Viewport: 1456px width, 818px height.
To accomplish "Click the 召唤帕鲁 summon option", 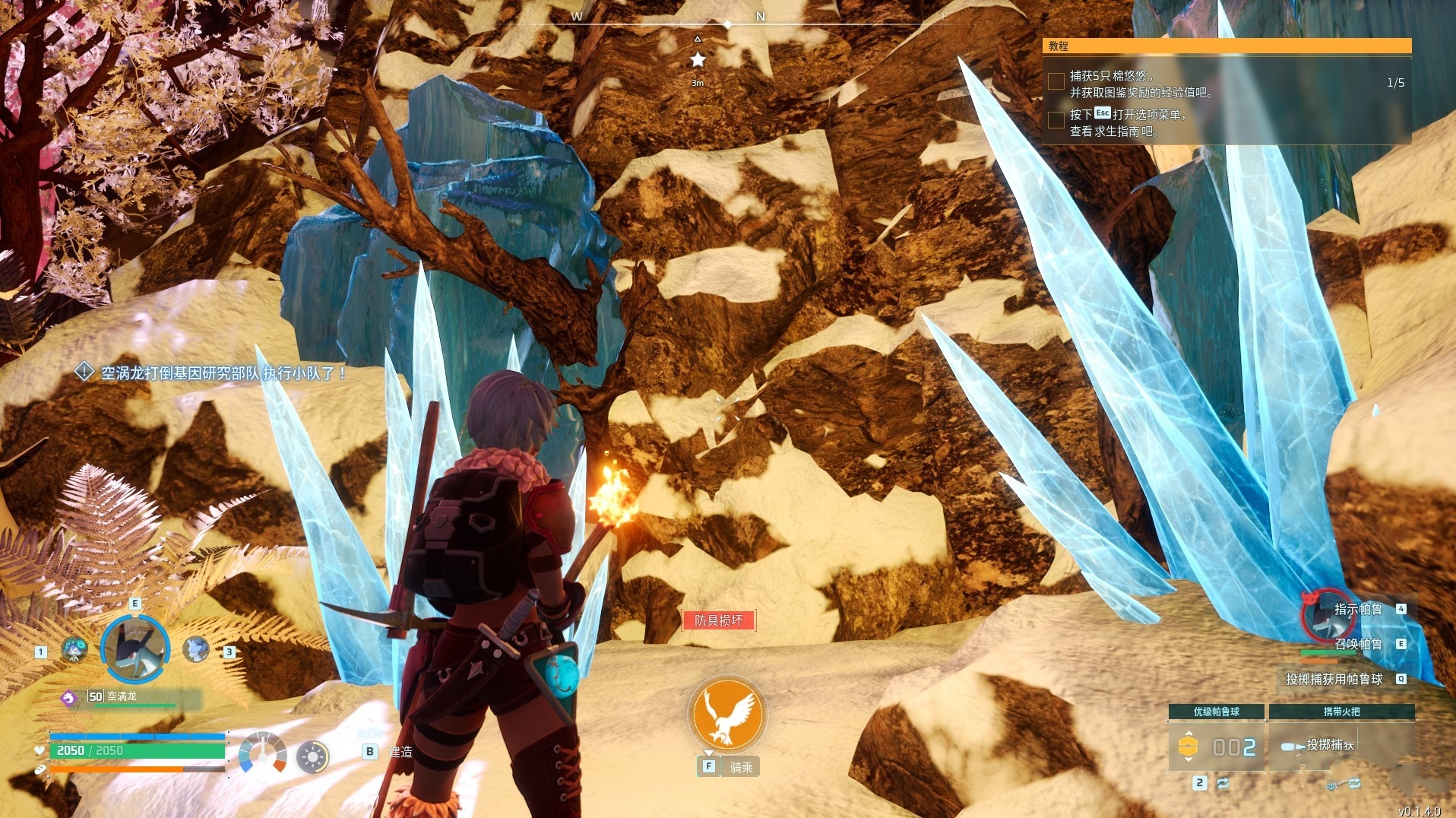I will tap(1359, 644).
